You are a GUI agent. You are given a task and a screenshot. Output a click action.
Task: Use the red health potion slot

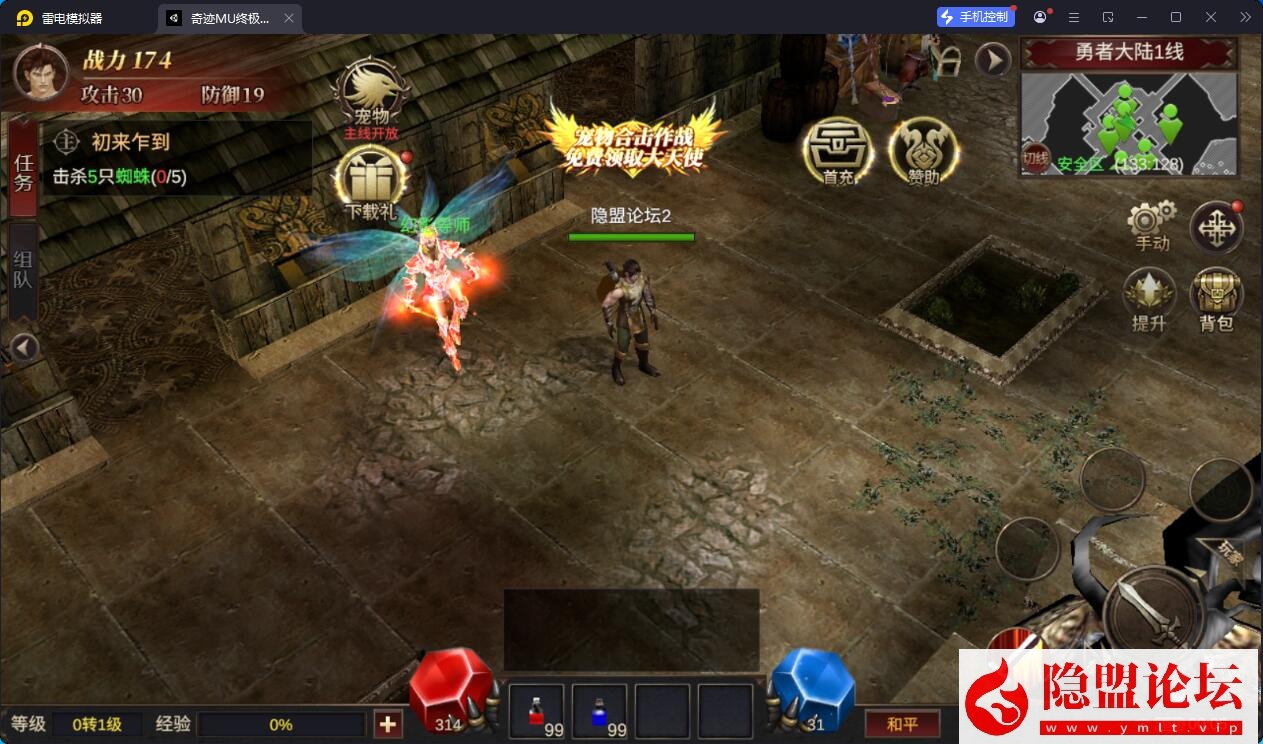537,711
